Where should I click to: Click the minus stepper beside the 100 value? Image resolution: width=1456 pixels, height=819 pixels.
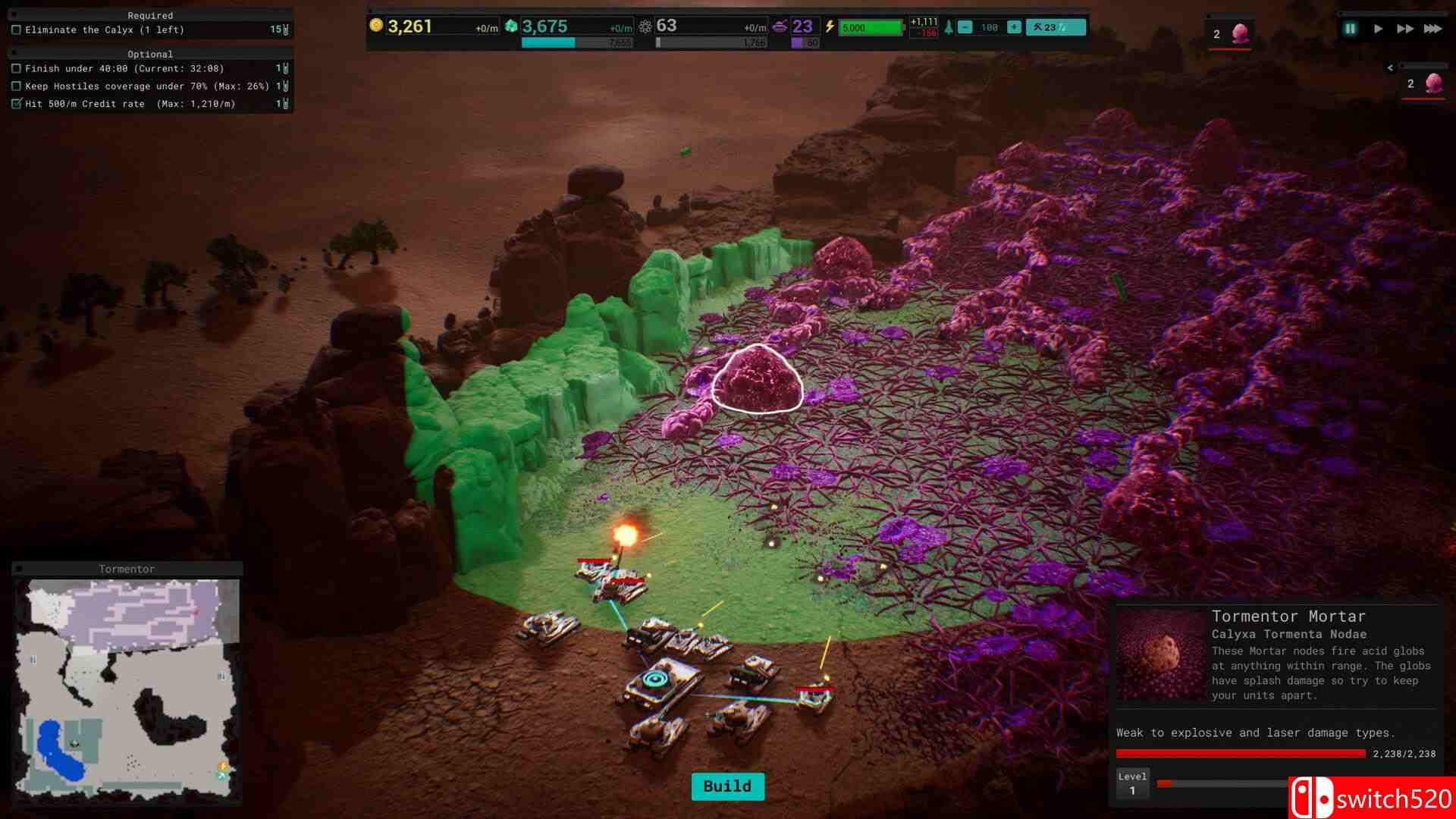point(965,26)
